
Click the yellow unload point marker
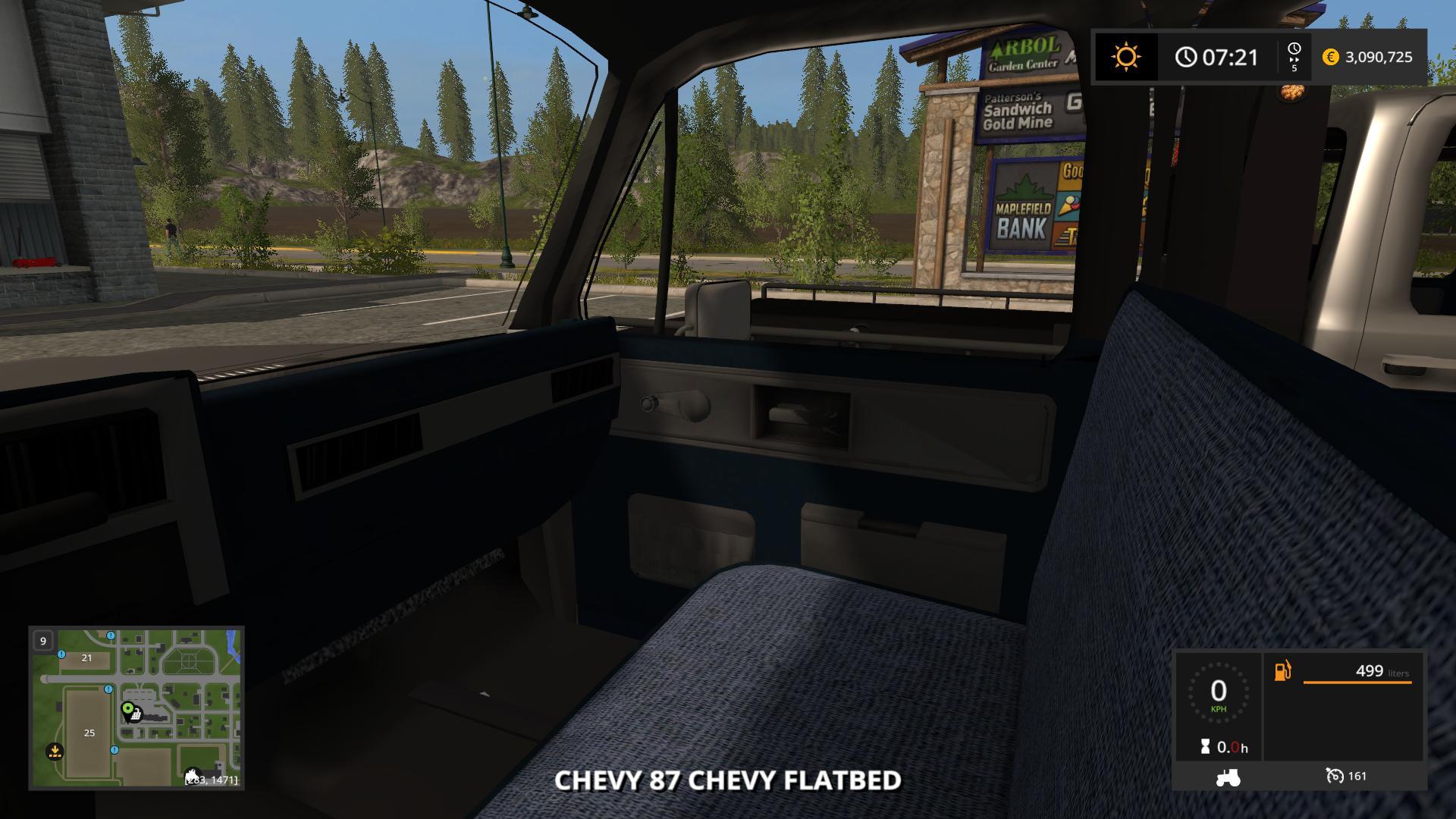tap(55, 751)
